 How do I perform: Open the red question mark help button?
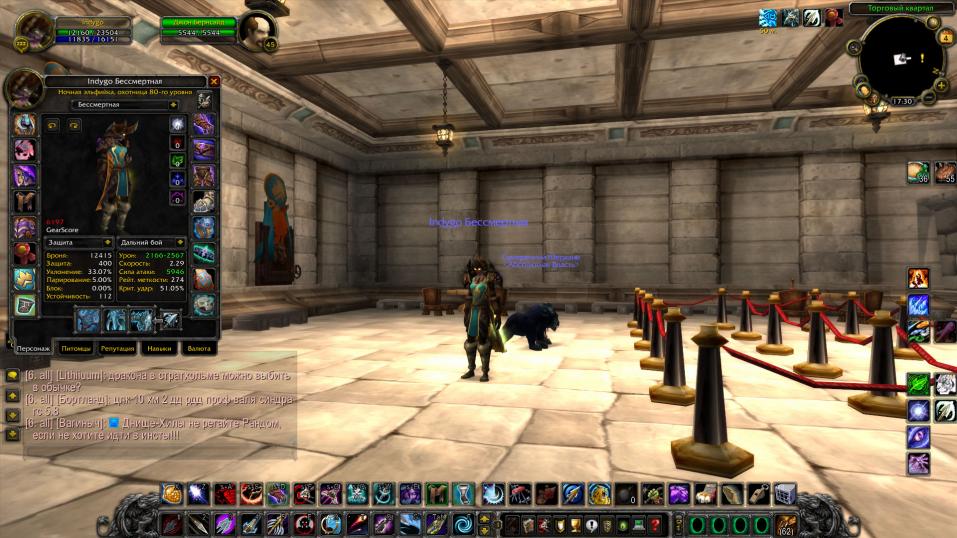click(x=655, y=524)
